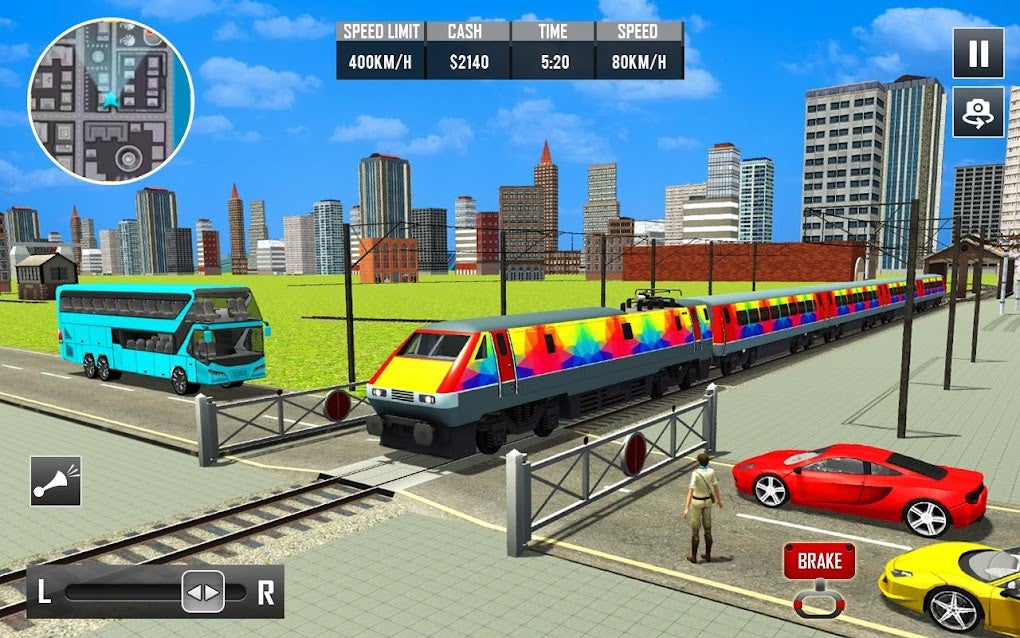The height and width of the screenshot is (638, 1020).
Task: Open the circular minimap
Action: tap(110, 100)
